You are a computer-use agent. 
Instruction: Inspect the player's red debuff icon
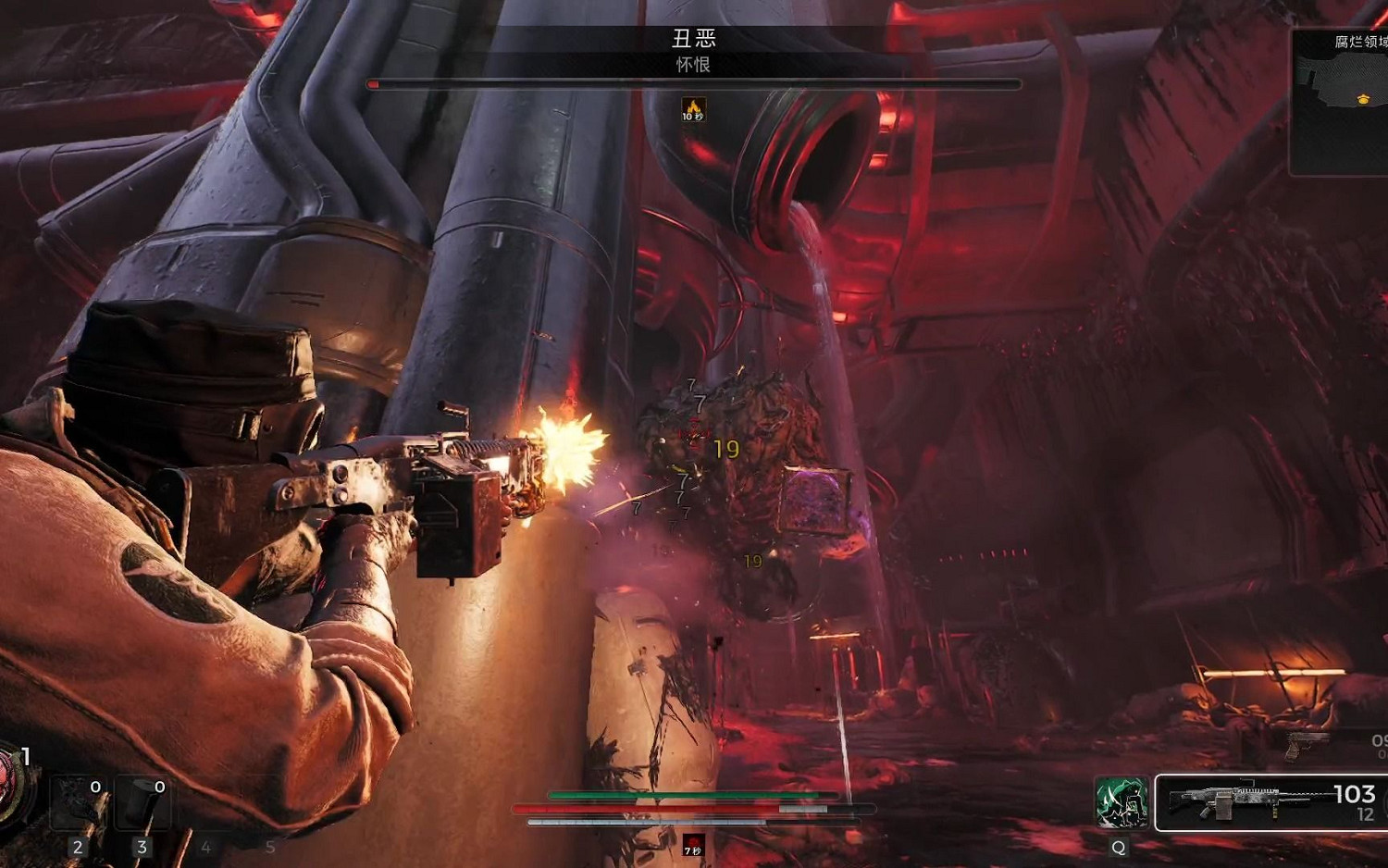tap(693, 845)
